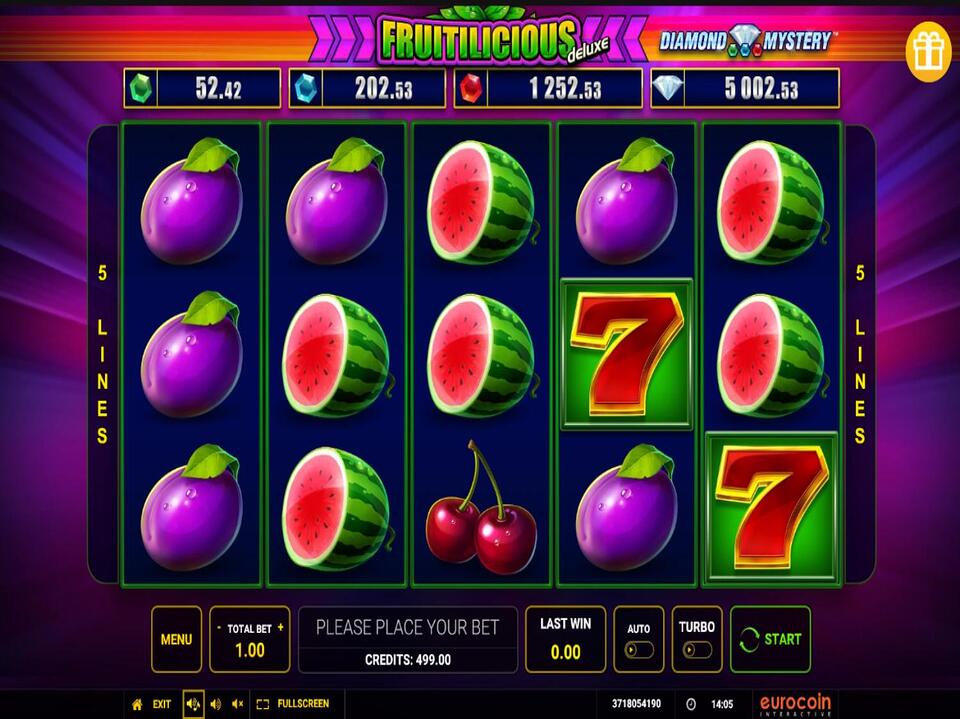Click the Eurocoin Interactive logo
960x719 pixels.
pos(795,704)
